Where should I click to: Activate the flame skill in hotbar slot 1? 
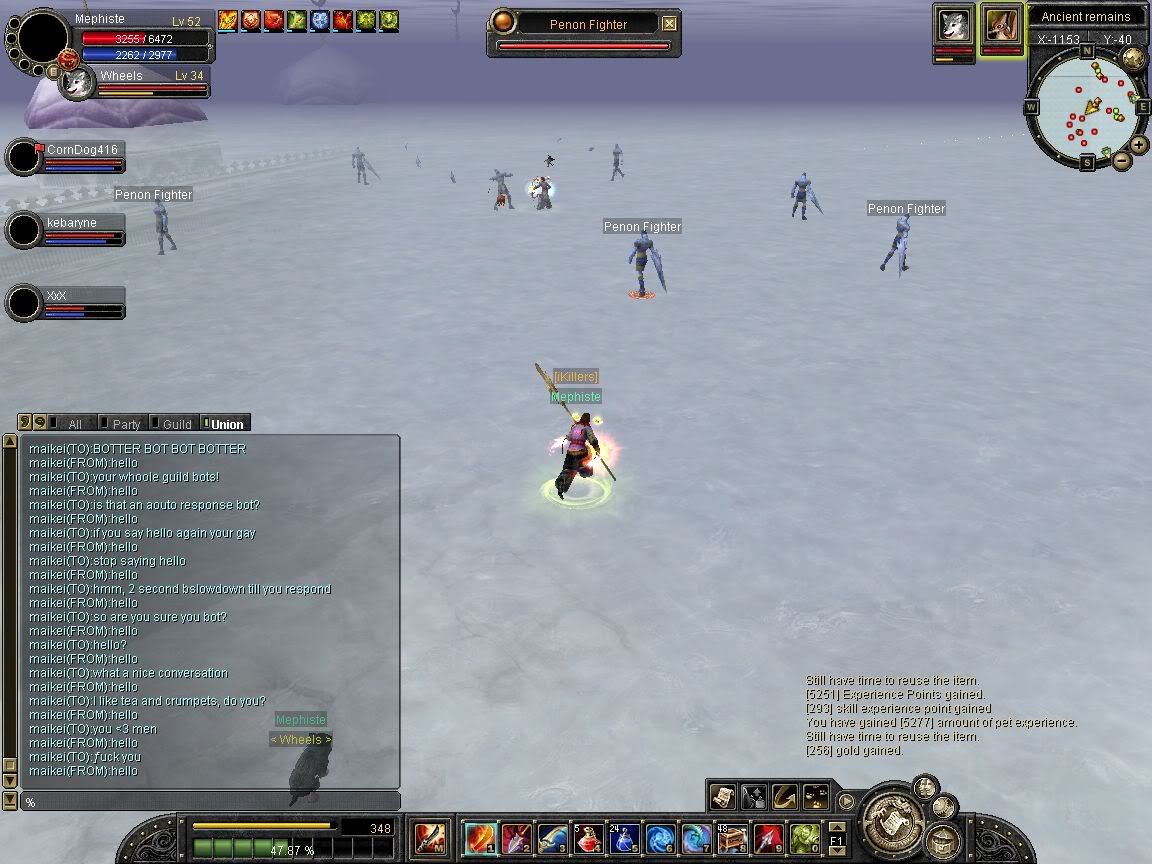(x=481, y=838)
